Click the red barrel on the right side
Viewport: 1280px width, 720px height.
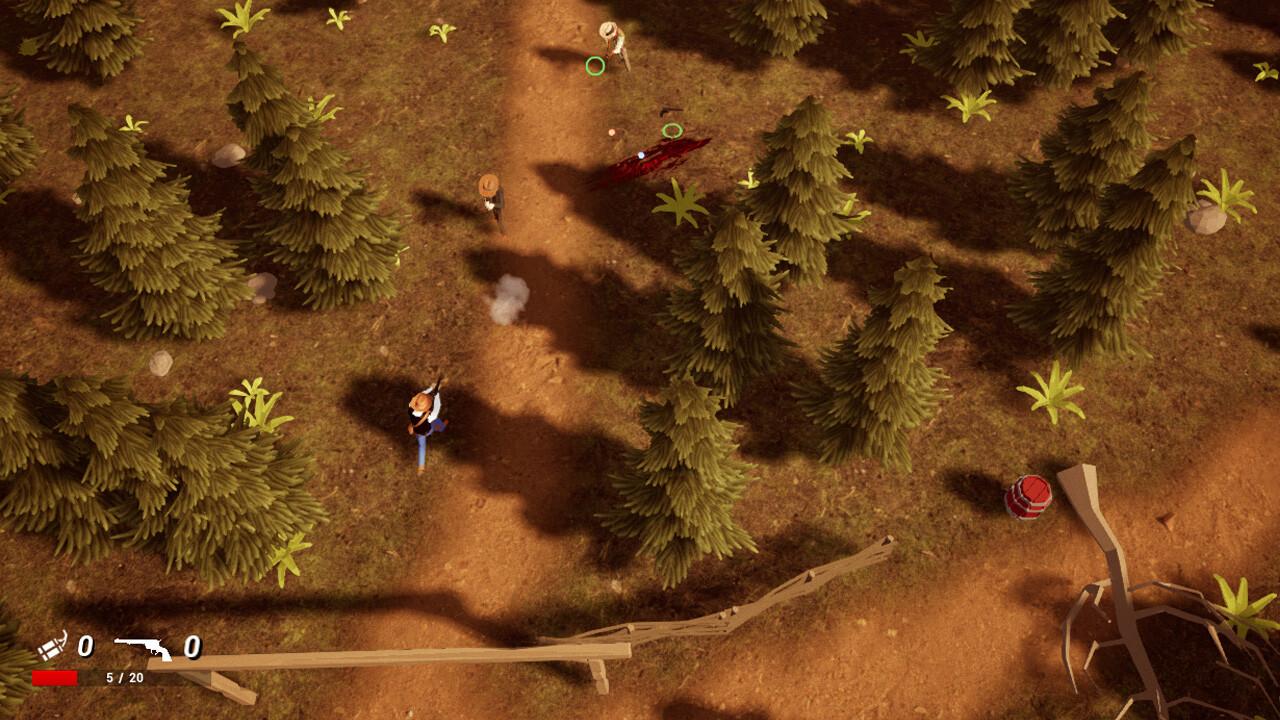tap(1029, 496)
